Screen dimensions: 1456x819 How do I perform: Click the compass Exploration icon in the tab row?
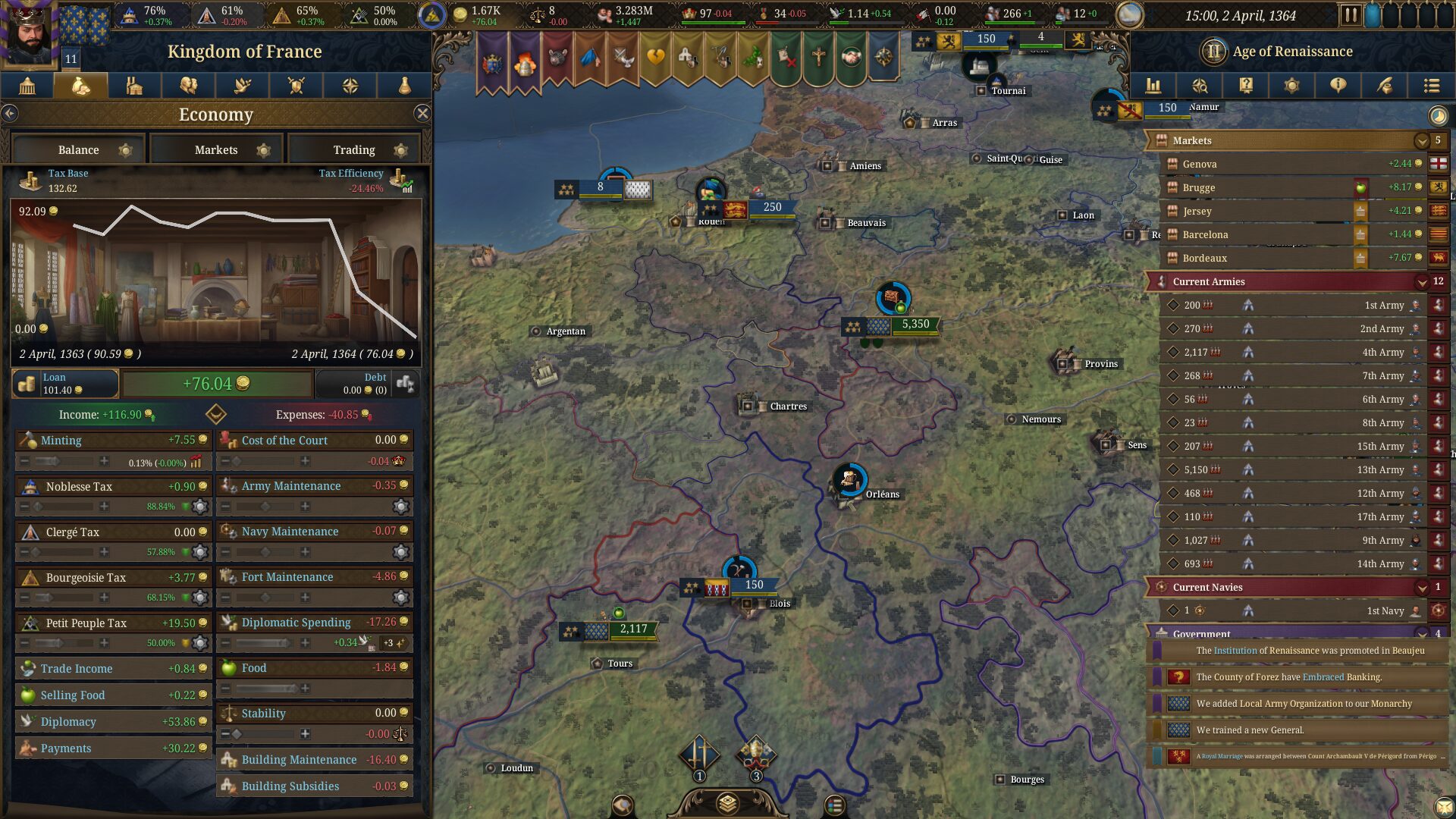pyautogui.click(x=350, y=86)
